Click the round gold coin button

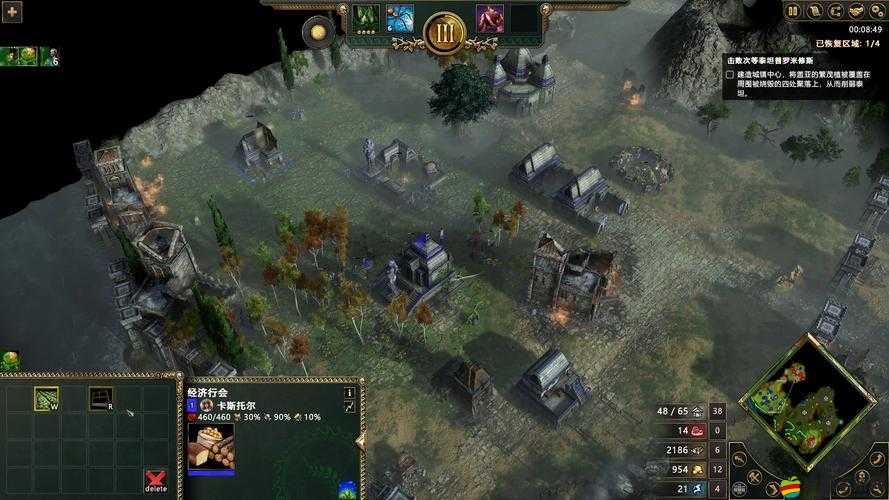pos(319,32)
